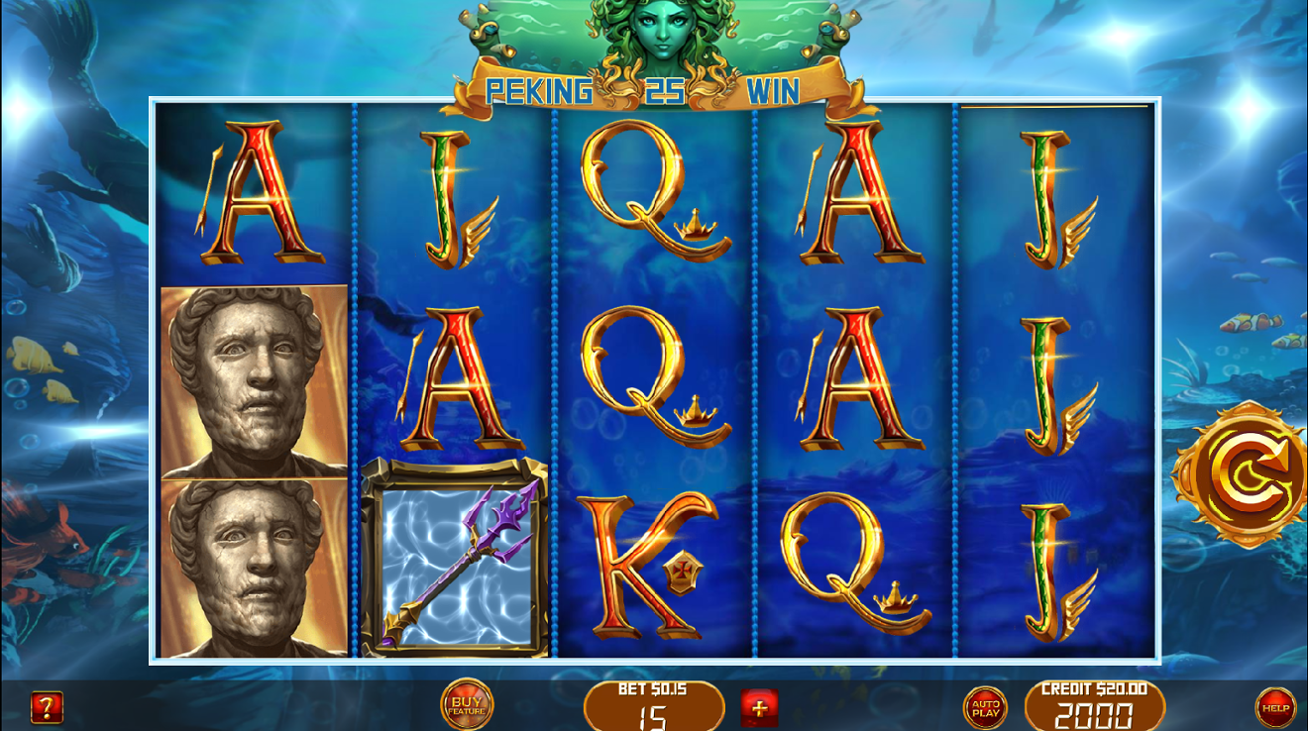
Task: Toggle Auto Play mode
Action: pos(984,706)
